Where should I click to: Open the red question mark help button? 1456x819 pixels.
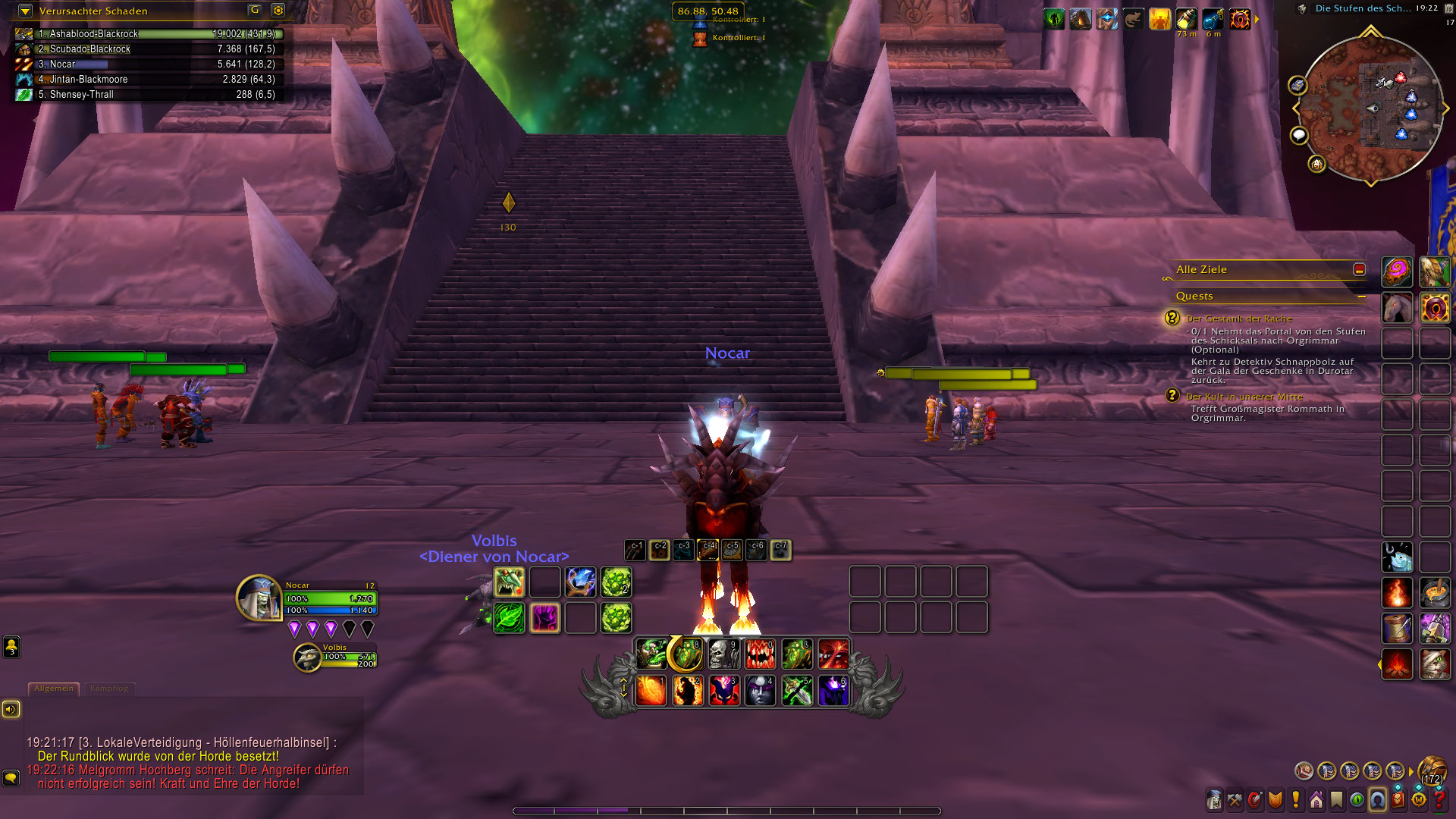1439,800
